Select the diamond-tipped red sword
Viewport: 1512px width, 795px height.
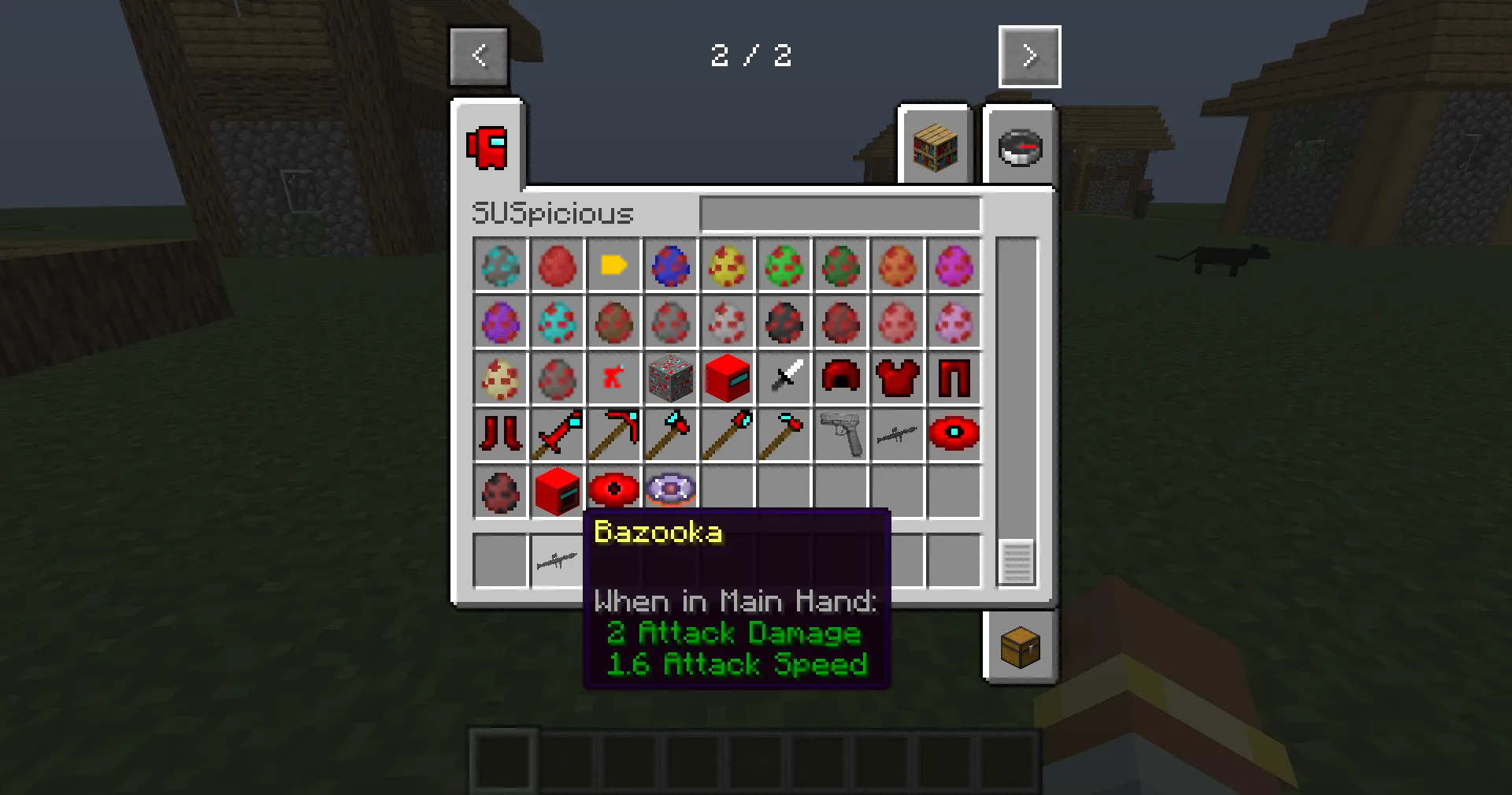(x=558, y=434)
